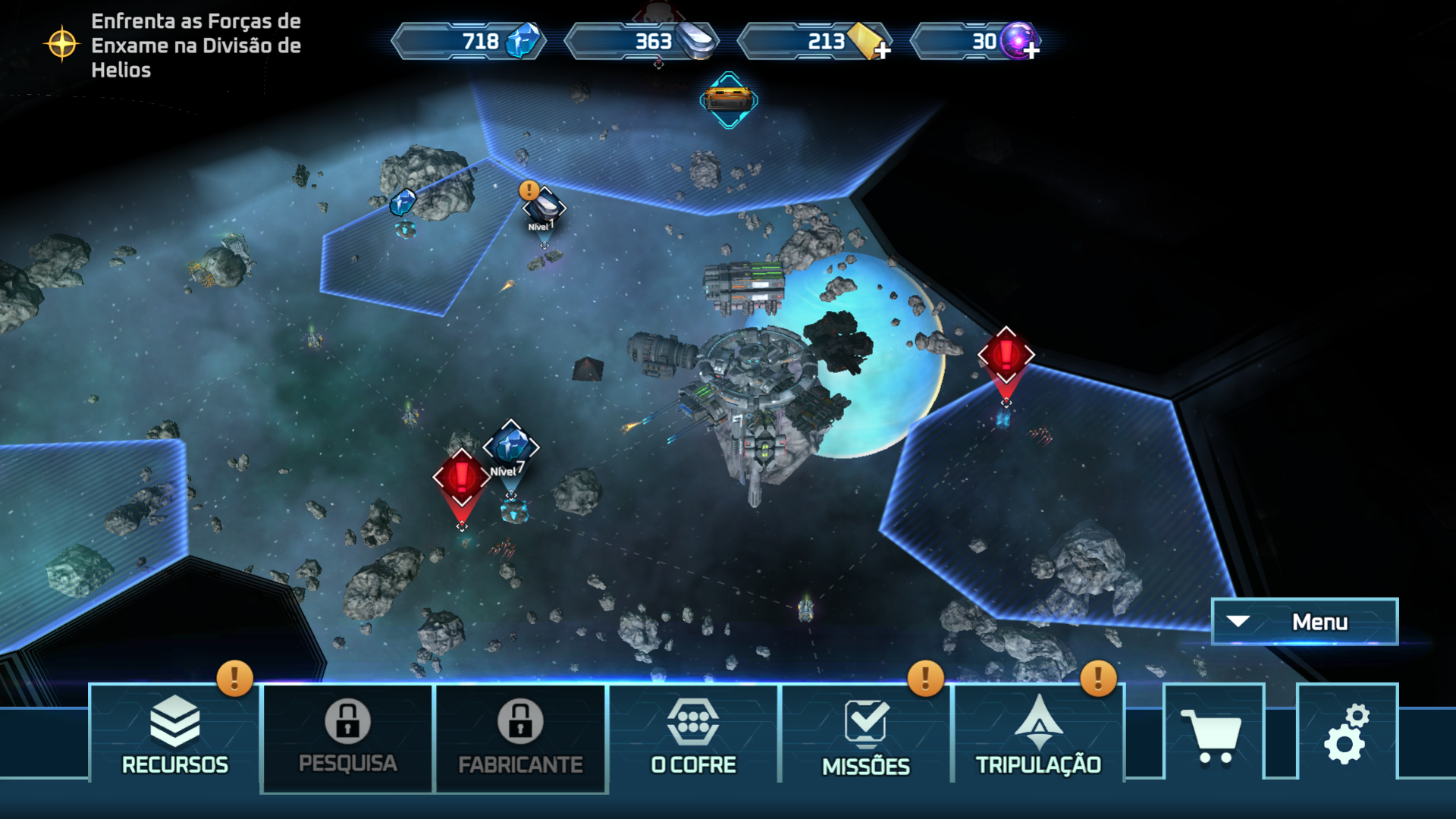Select the locked Pesquisa button
This screenshot has height=819, width=1456.
click(x=347, y=737)
